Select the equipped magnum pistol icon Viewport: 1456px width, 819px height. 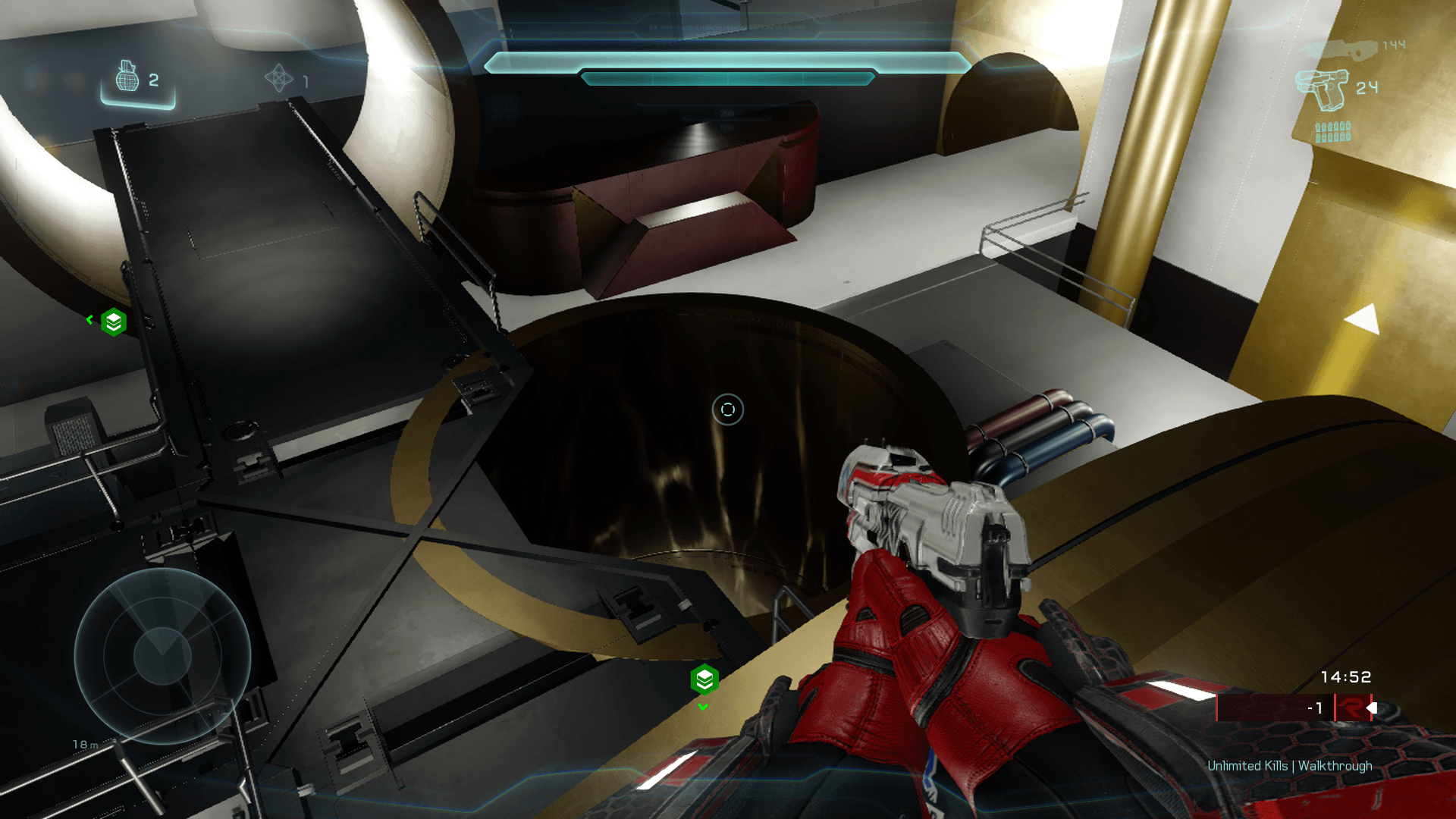[x=1322, y=89]
